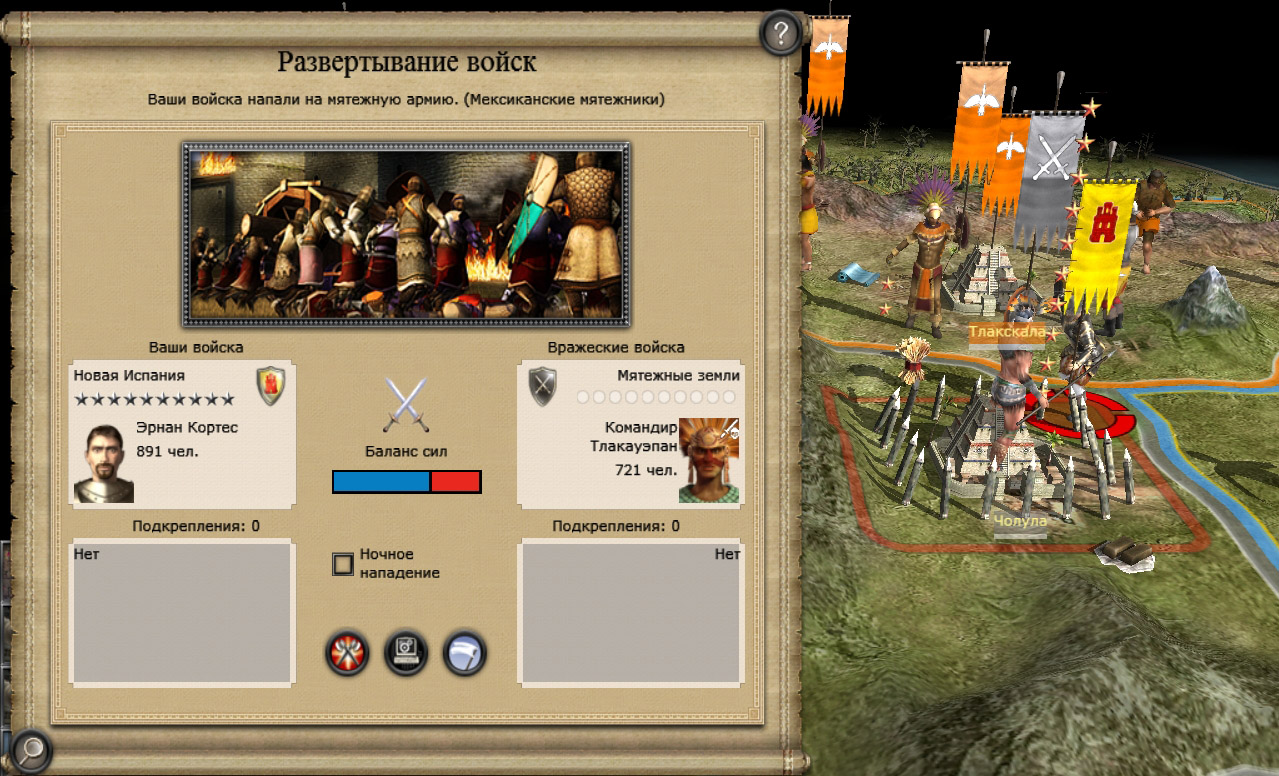Start the battle with the crossed axes button

pyautogui.click(x=347, y=654)
